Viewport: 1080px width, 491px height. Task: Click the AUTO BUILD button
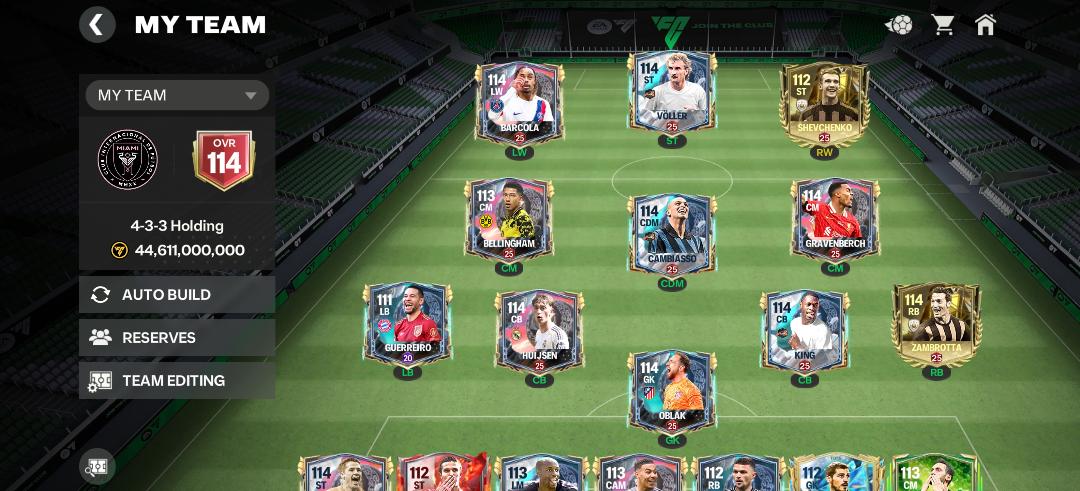(177, 295)
